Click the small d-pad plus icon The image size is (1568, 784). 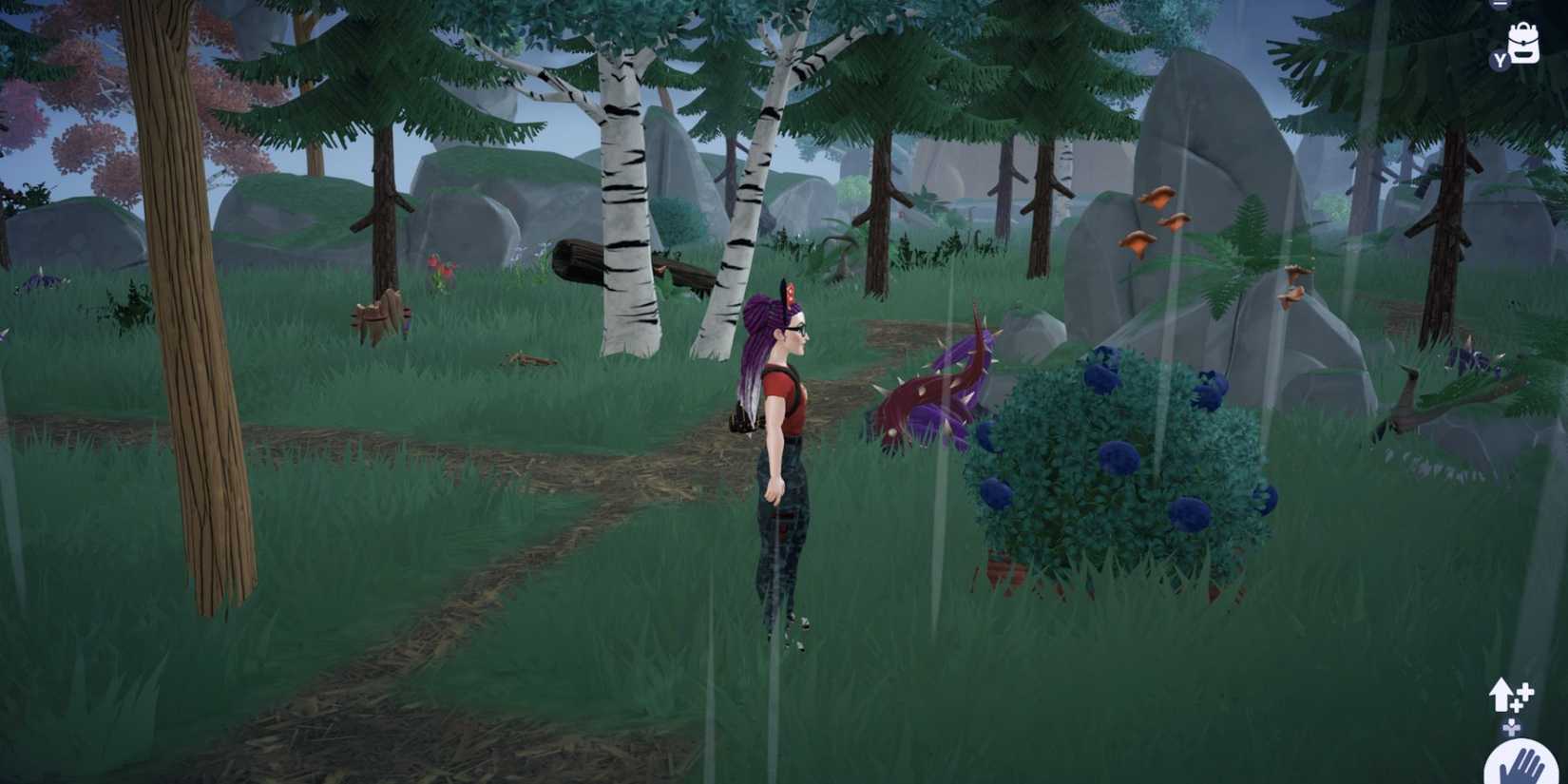(x=1512, y=727)
